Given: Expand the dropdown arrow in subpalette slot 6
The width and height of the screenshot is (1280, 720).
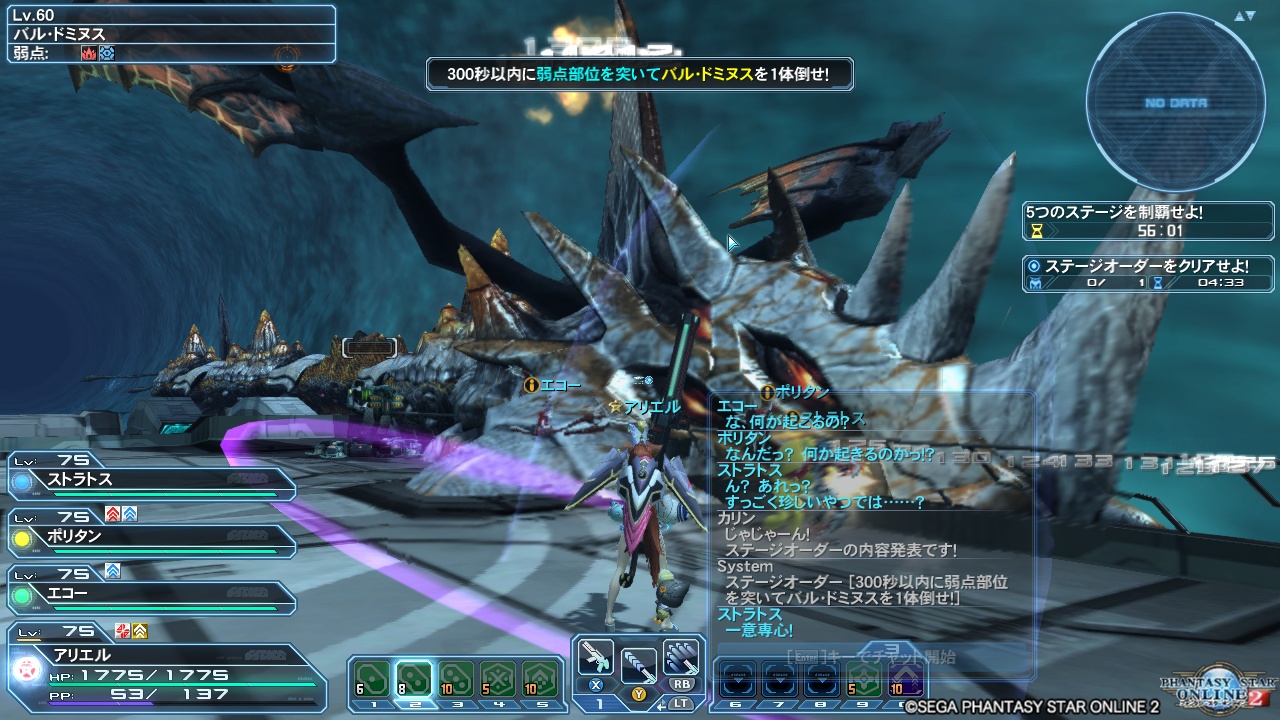Looking at the screenshot, I should point(739,679).
